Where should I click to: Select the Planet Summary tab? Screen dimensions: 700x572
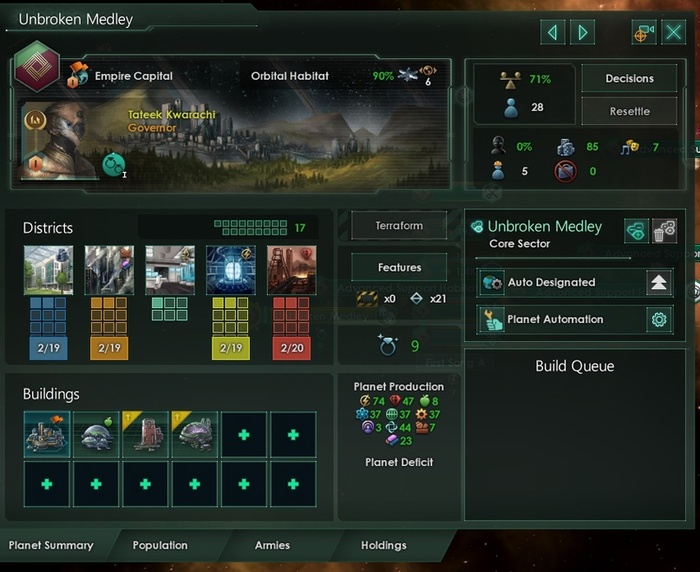tap(51, 545)
